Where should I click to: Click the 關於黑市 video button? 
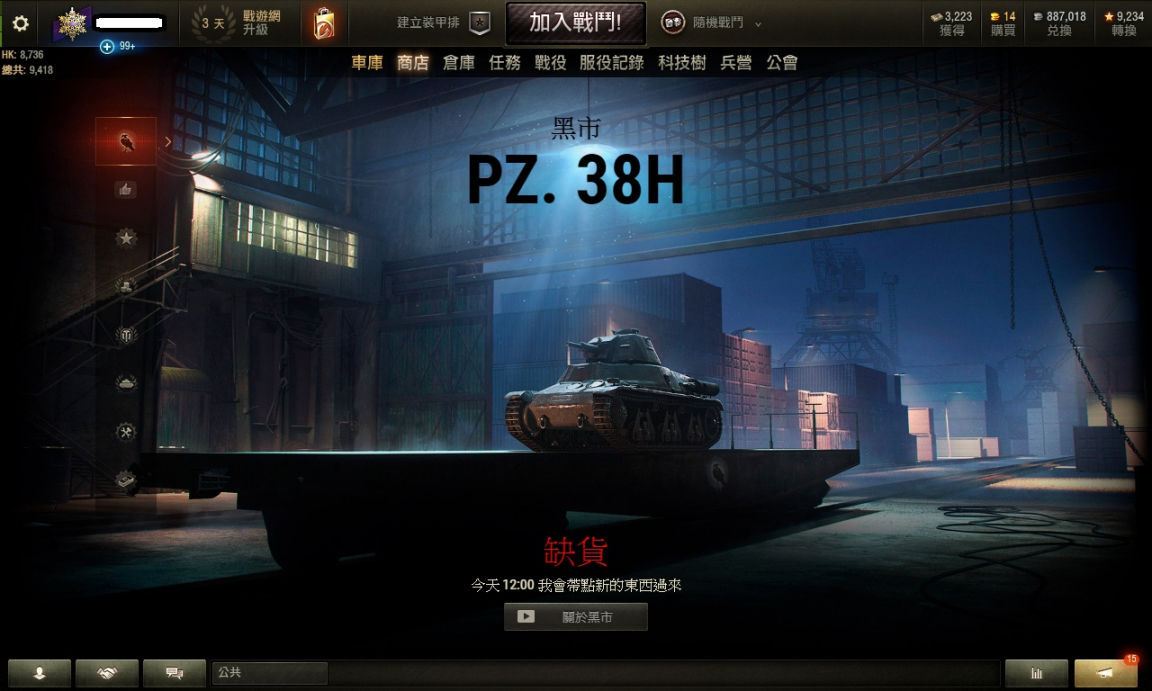[576, 617]
